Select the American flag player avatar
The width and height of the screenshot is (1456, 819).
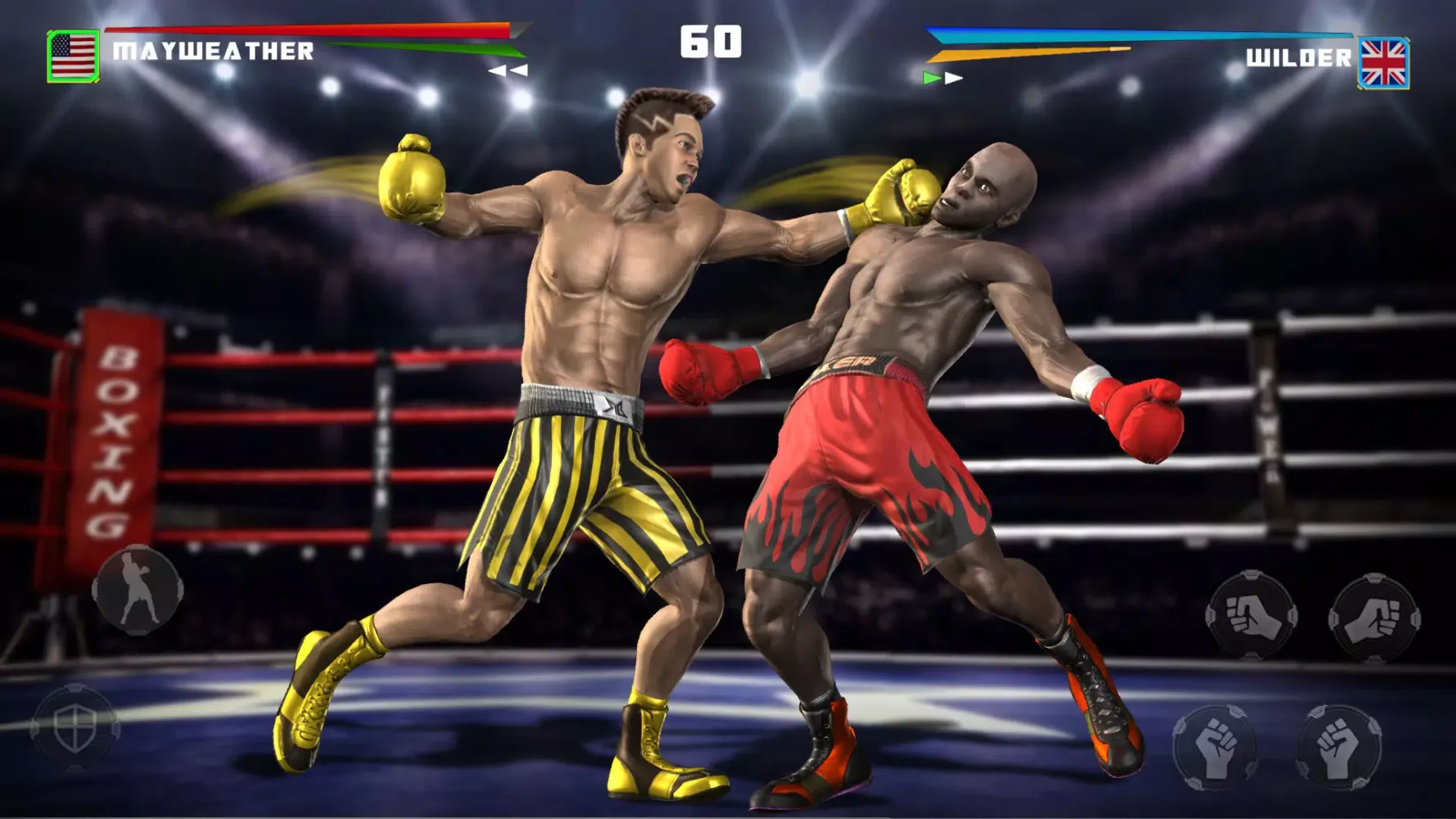[x=73, y=56]
